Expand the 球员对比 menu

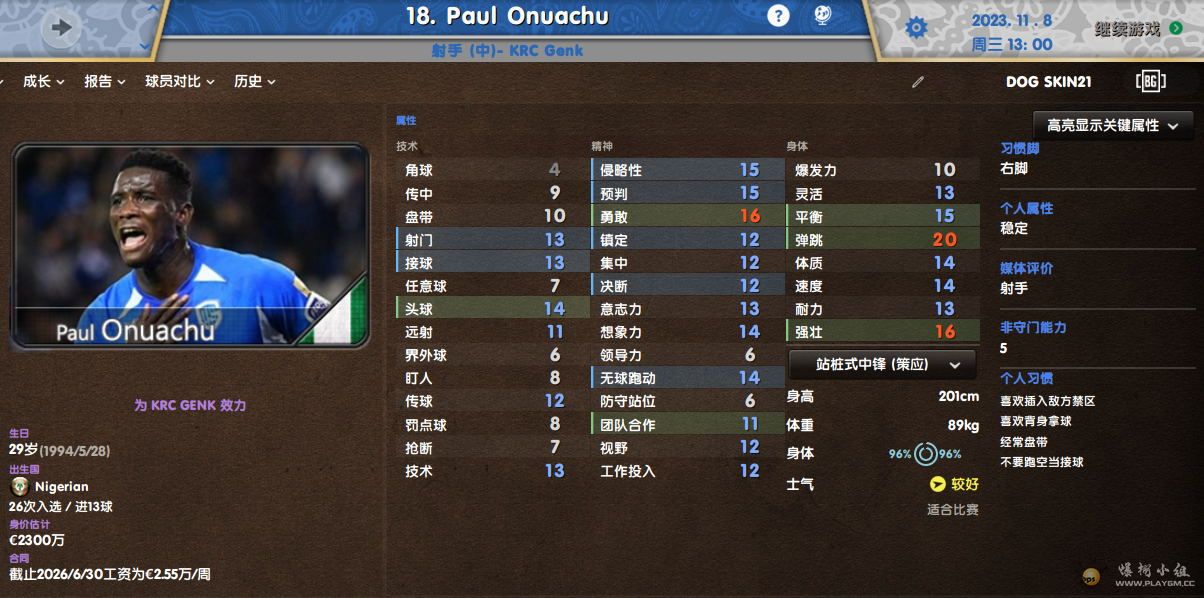tap(180, 82)
